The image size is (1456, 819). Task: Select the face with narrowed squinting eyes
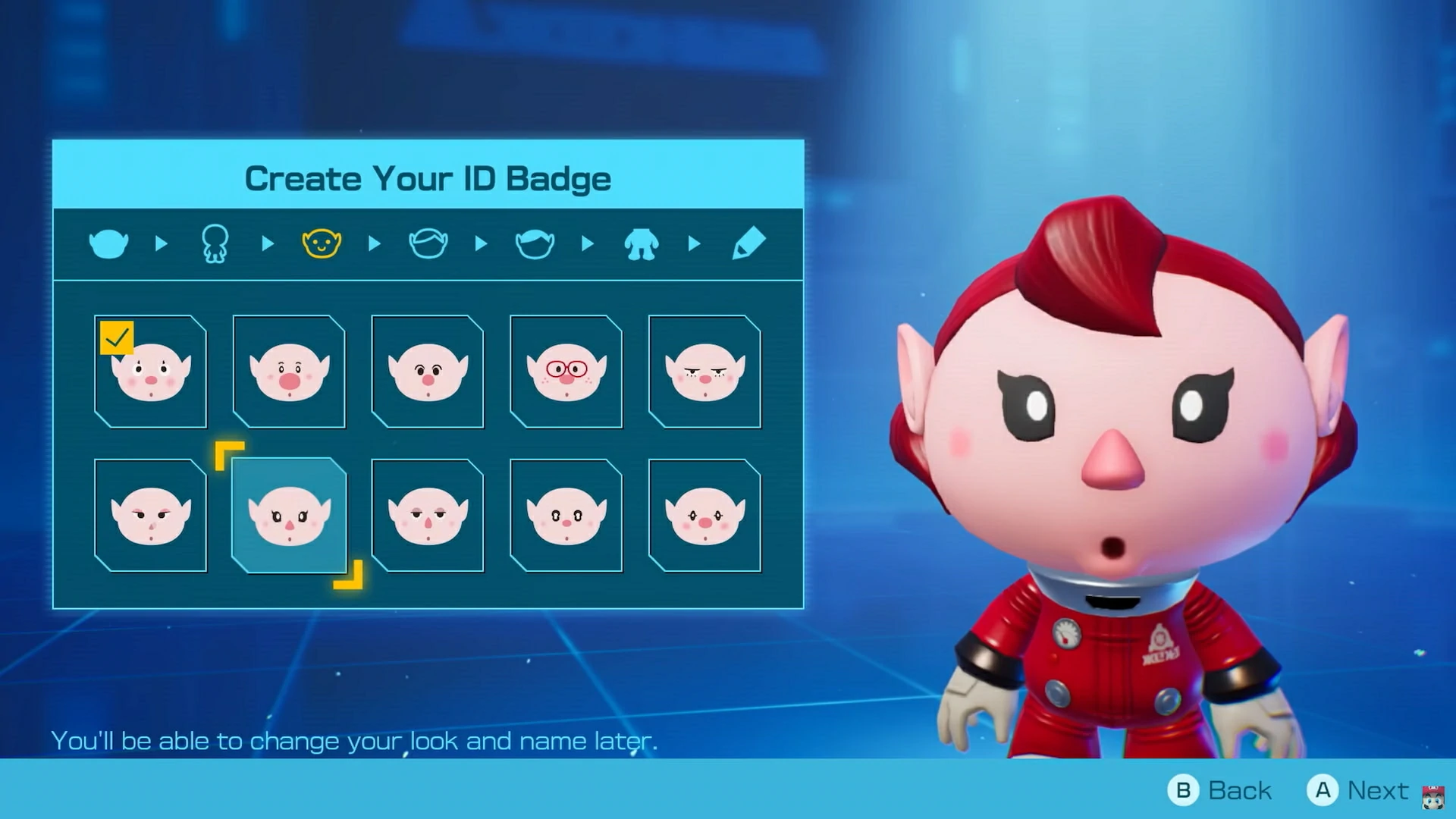pos(704,372)
